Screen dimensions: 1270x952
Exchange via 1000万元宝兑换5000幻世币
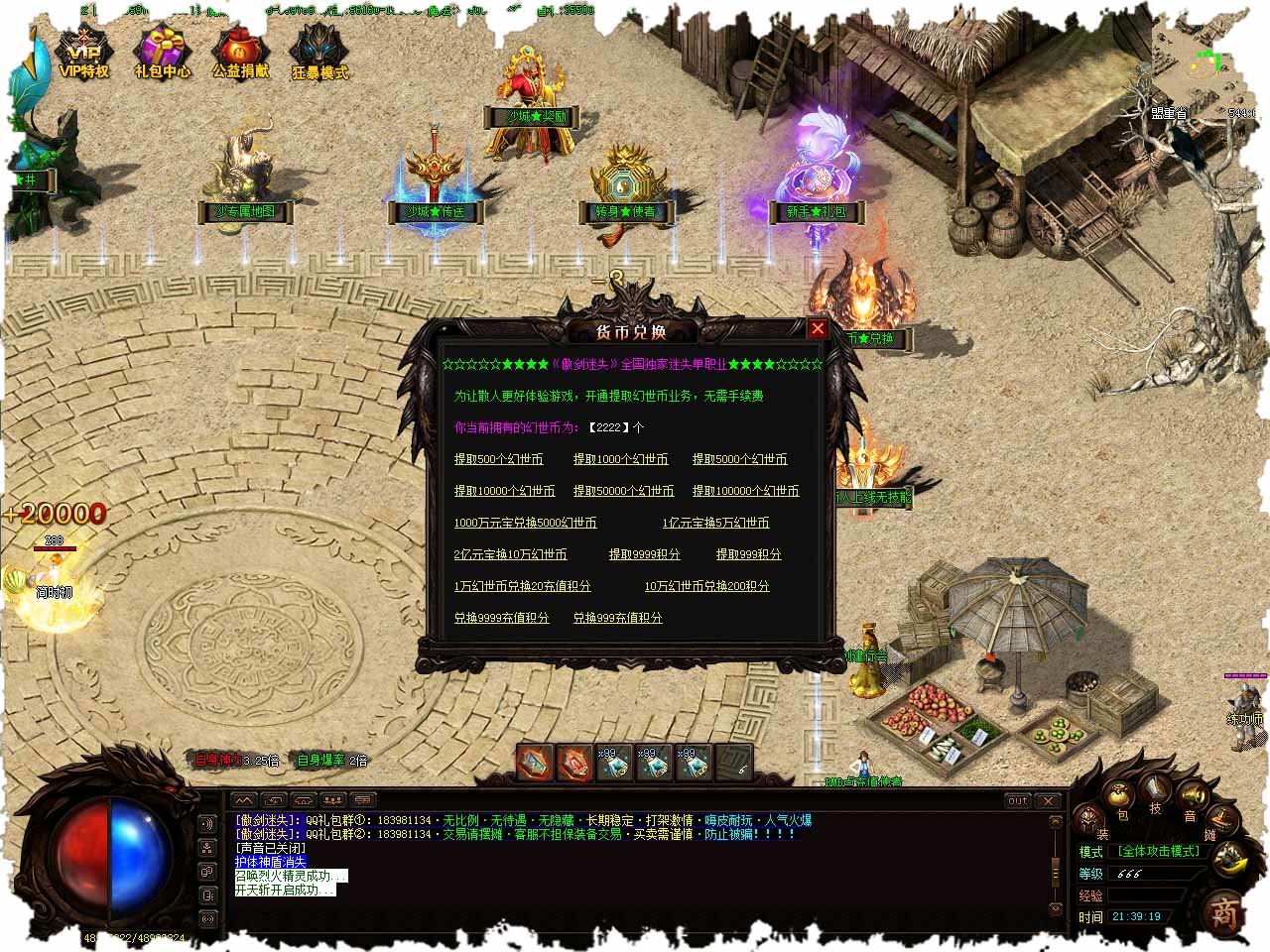point(525,523)
